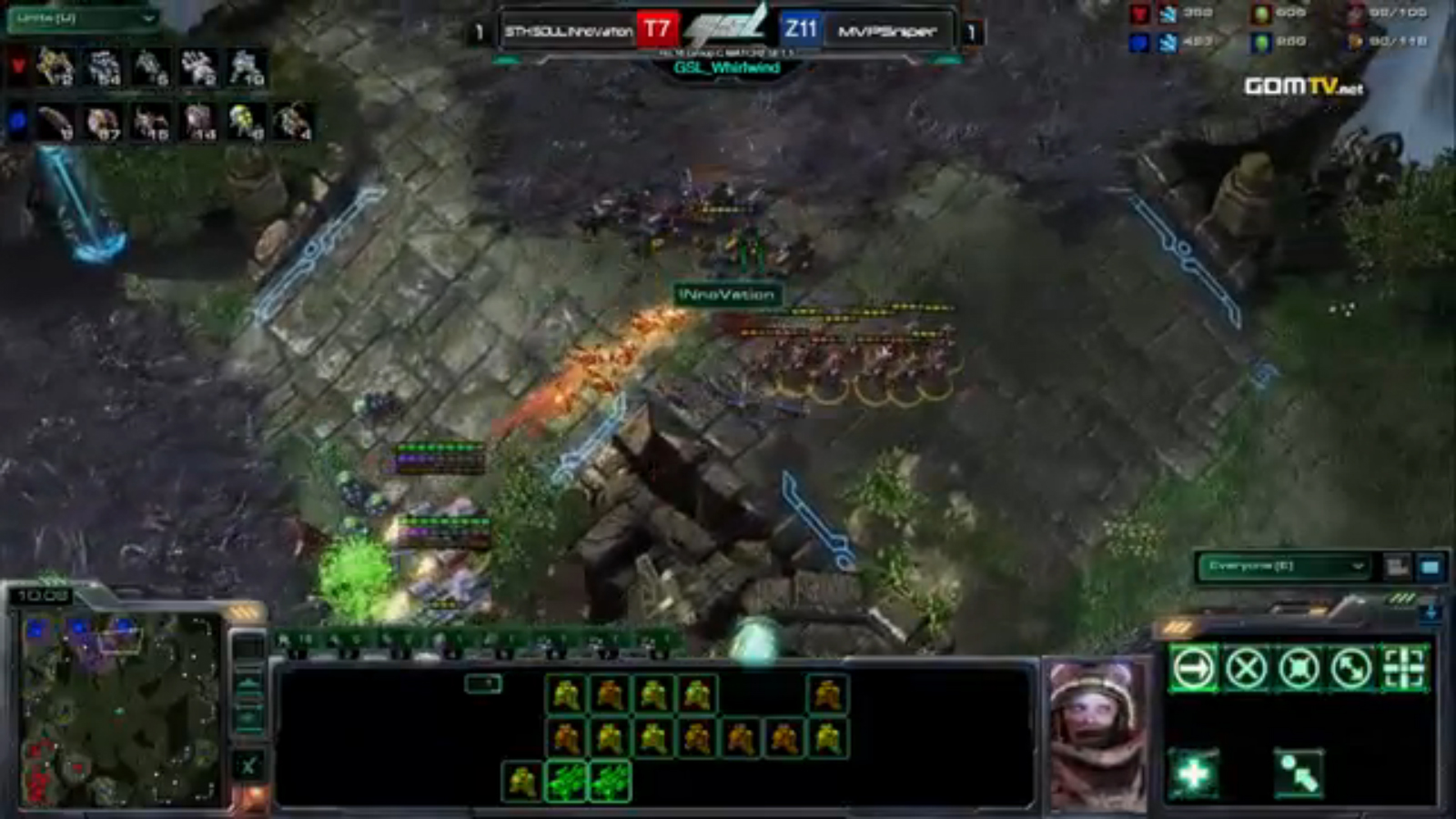Activate the Patrol command icon

click(x=1351, y=669)
